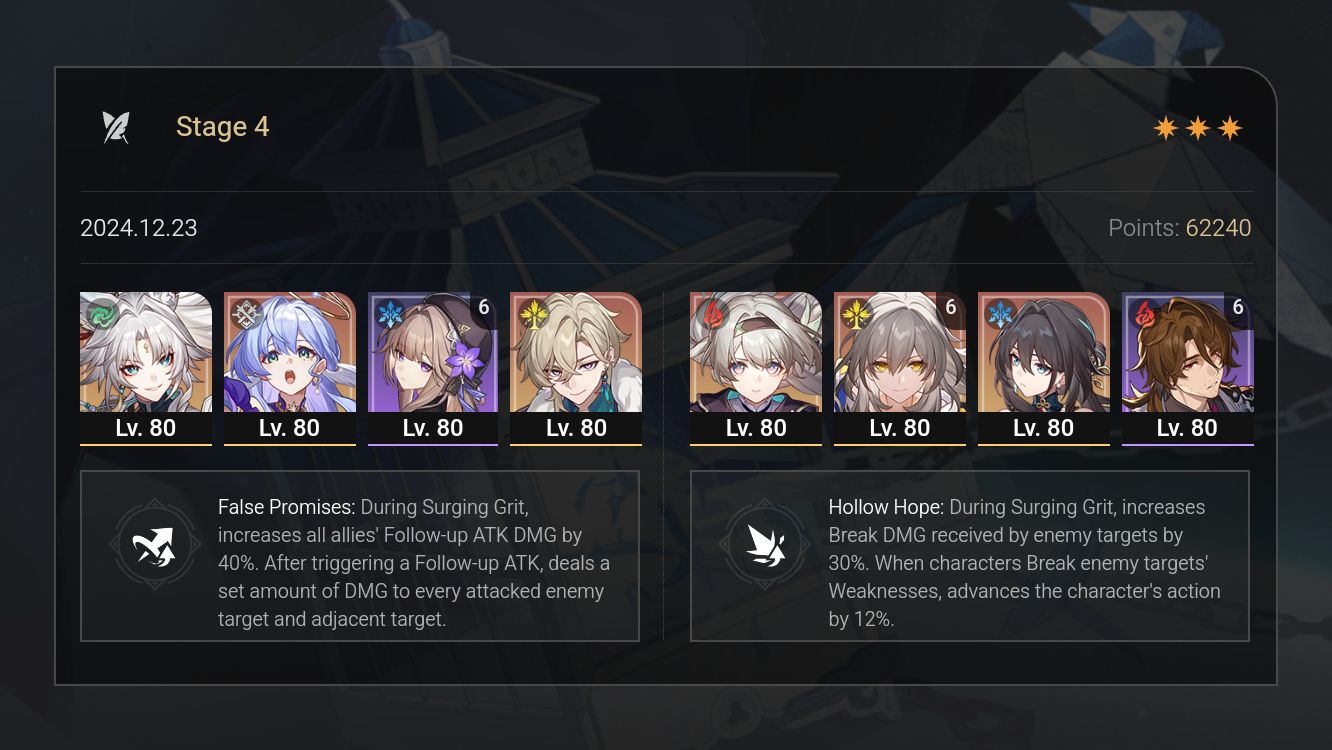The width and height of the screenshot is (1332, 750).
Task: Click the first star of the three-star rating
Action: (x=1164, y=127)
